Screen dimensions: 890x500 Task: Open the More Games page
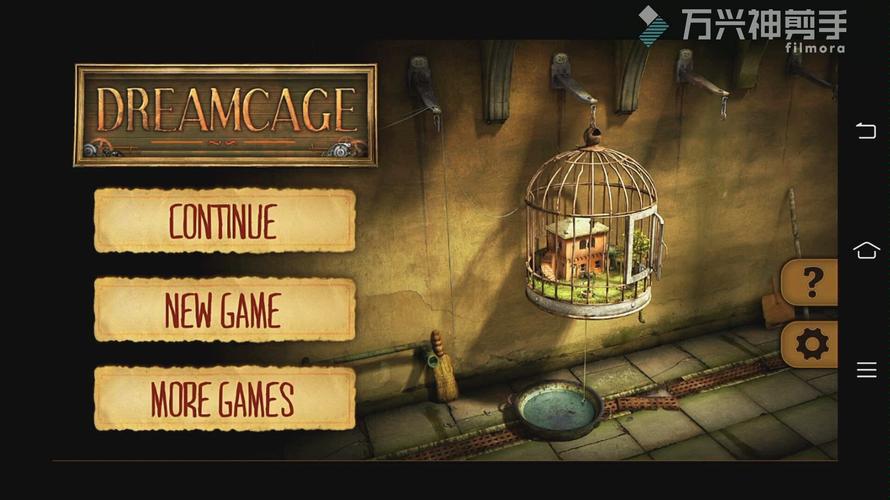click(x=224, y=398)
